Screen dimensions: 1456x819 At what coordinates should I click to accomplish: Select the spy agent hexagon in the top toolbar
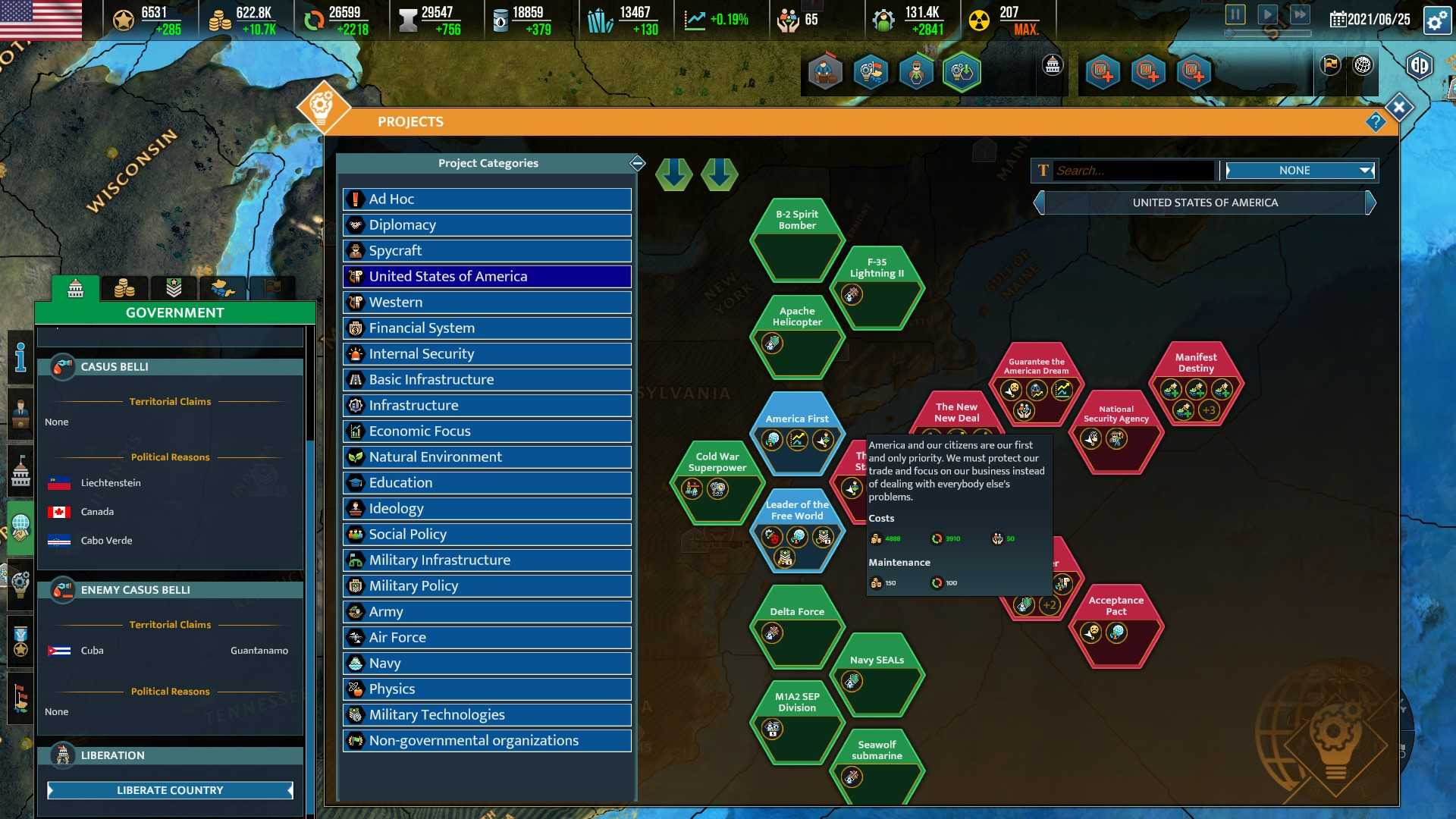coord(917,71)
